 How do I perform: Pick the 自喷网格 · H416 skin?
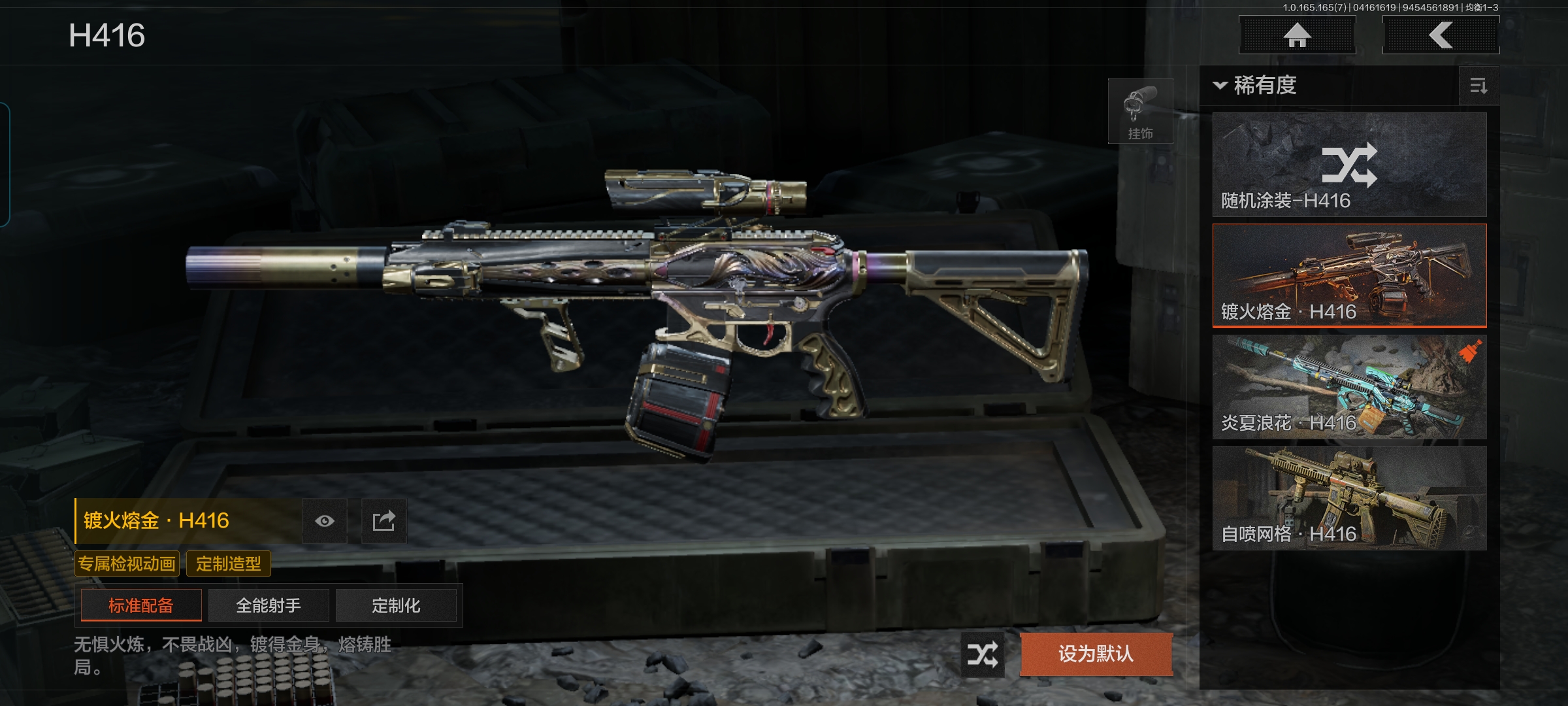click(1349, 498)
